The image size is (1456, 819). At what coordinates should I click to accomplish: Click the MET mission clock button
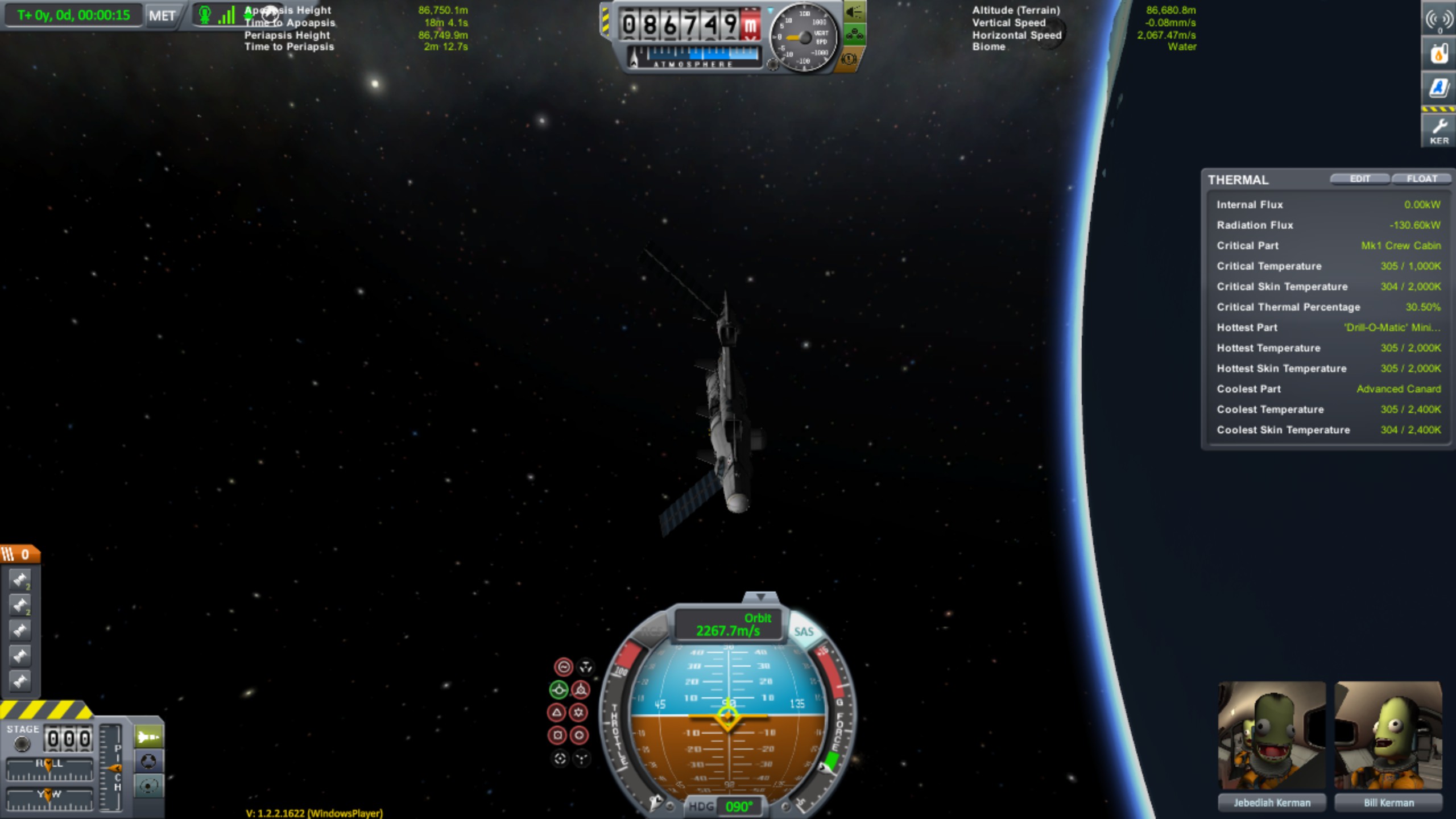click(162, 15)
